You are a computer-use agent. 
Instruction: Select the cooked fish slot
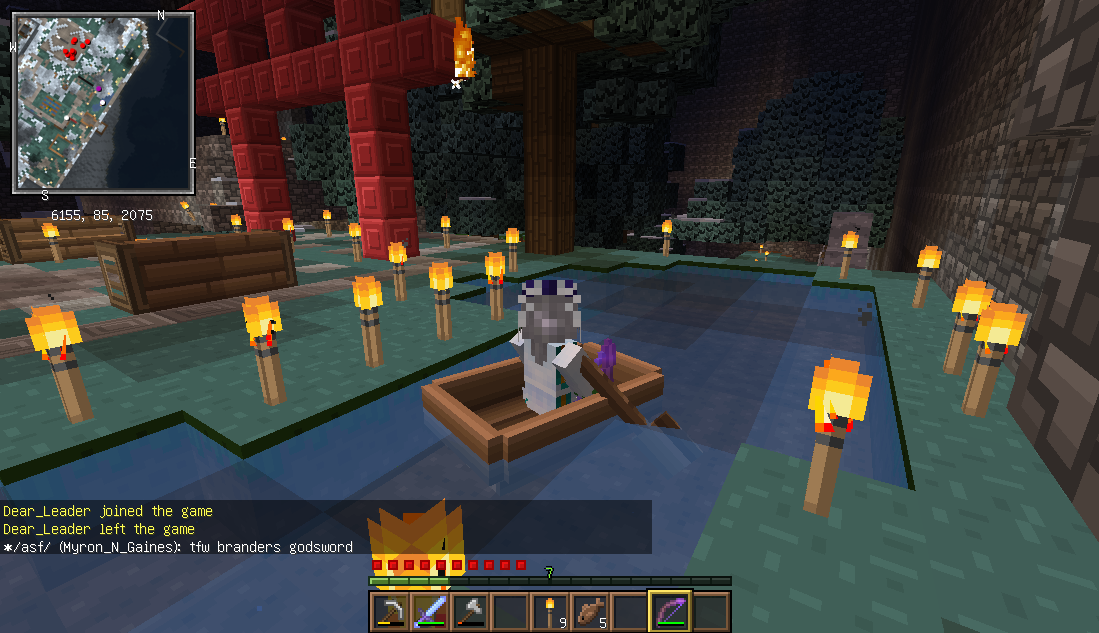pyautogui.click(x=589, y=610)
